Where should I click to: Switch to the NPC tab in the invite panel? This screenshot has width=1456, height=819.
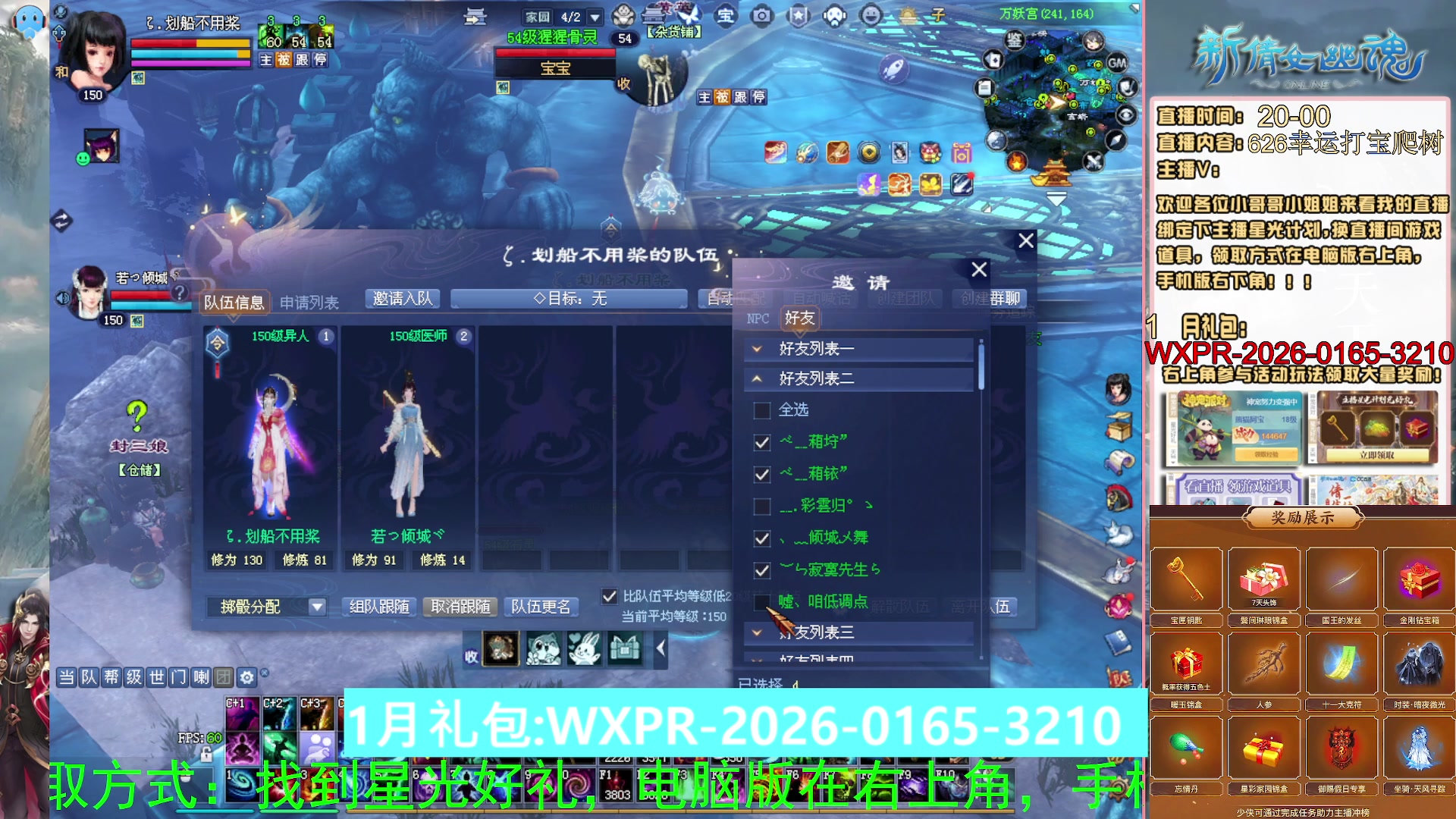click(x=758, y=319)
